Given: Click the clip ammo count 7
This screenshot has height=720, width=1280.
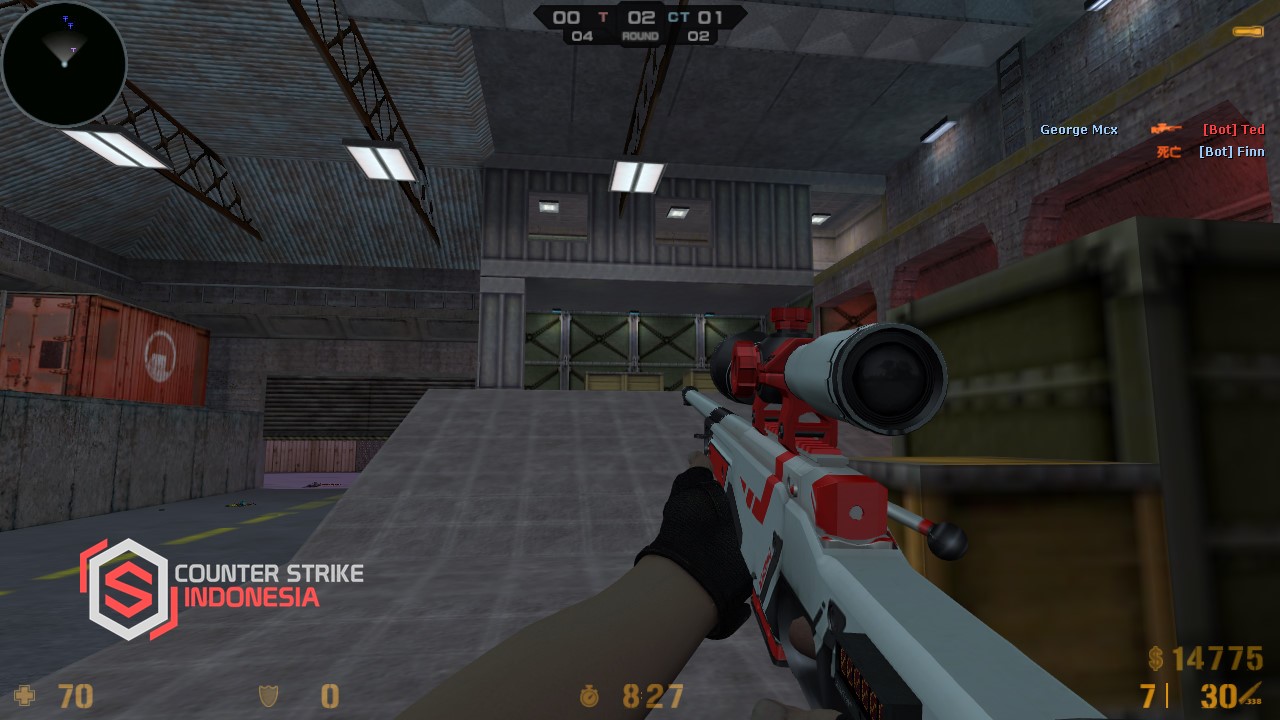Looking at the screenshot, I should [1146, 696].
